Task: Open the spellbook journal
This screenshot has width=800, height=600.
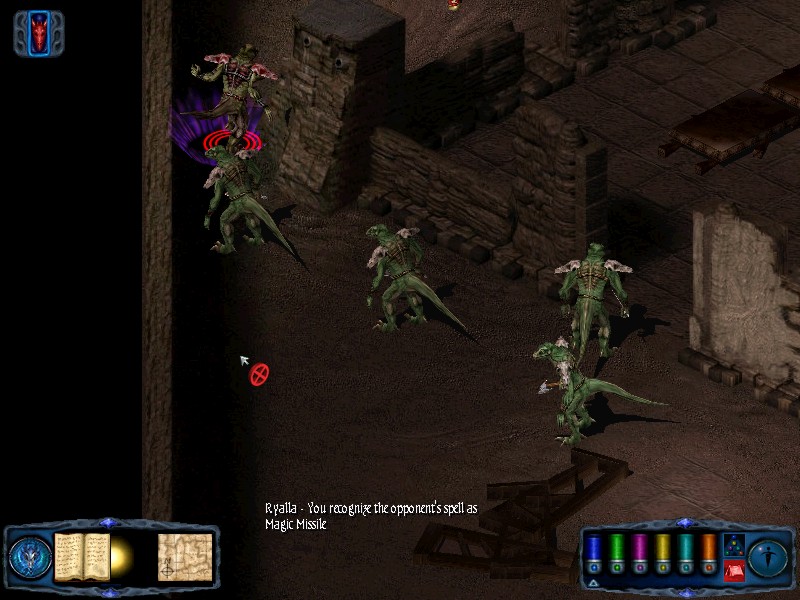Action: click(81, 556)
